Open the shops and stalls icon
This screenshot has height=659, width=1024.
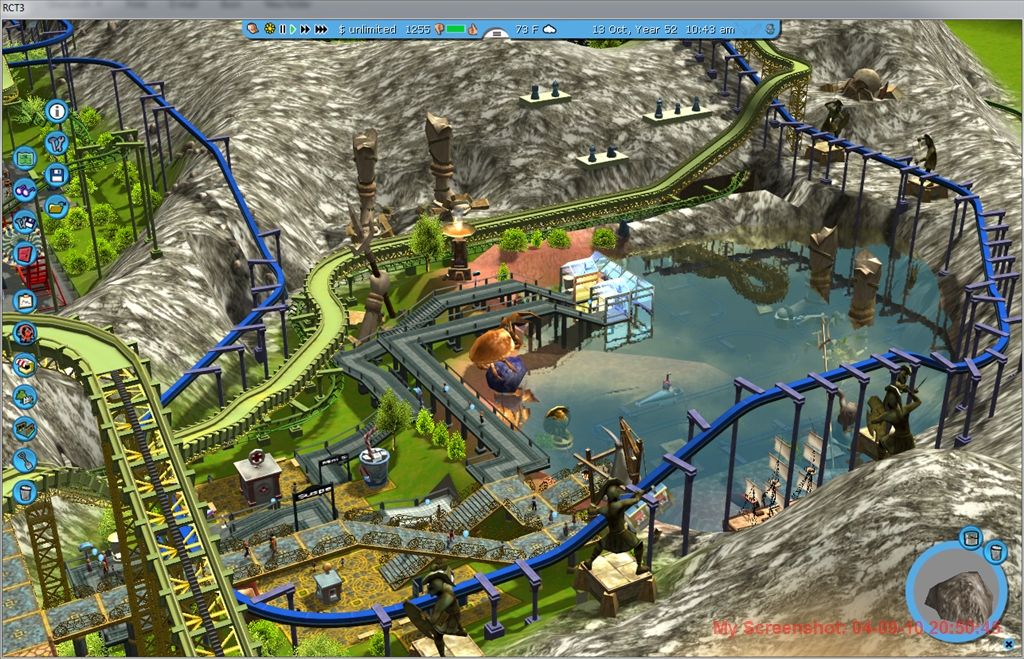(x=25, y=365)
